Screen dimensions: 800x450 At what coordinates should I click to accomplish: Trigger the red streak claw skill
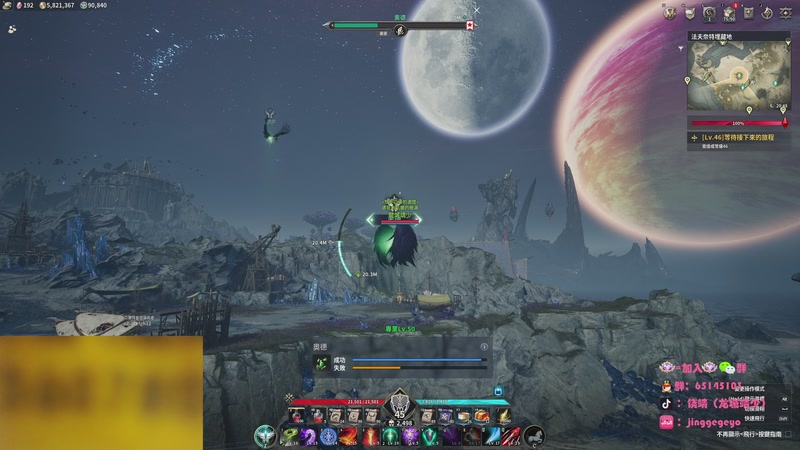tap(510, 436)
